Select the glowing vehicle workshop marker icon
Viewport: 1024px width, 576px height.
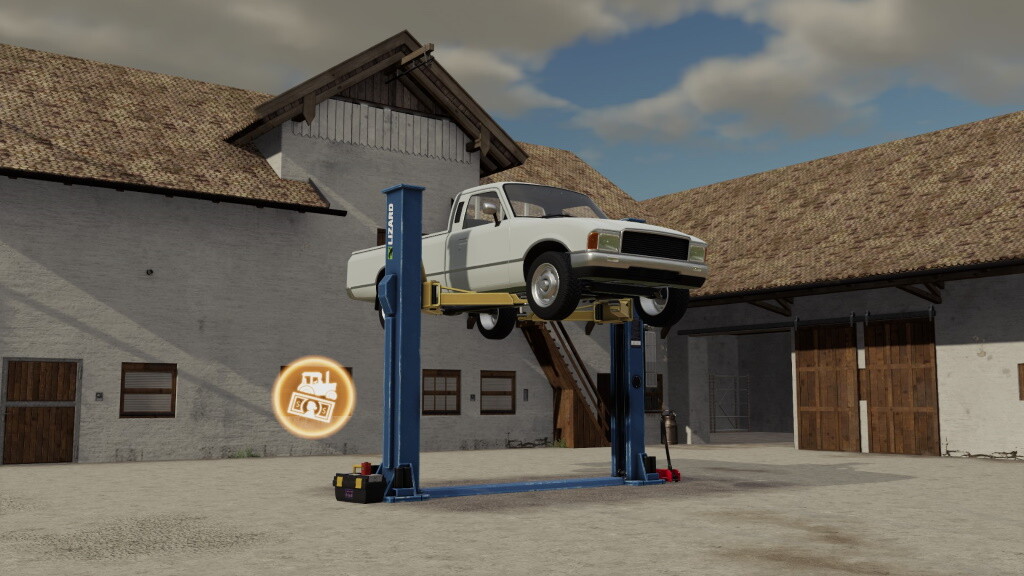tap(313, 397)
